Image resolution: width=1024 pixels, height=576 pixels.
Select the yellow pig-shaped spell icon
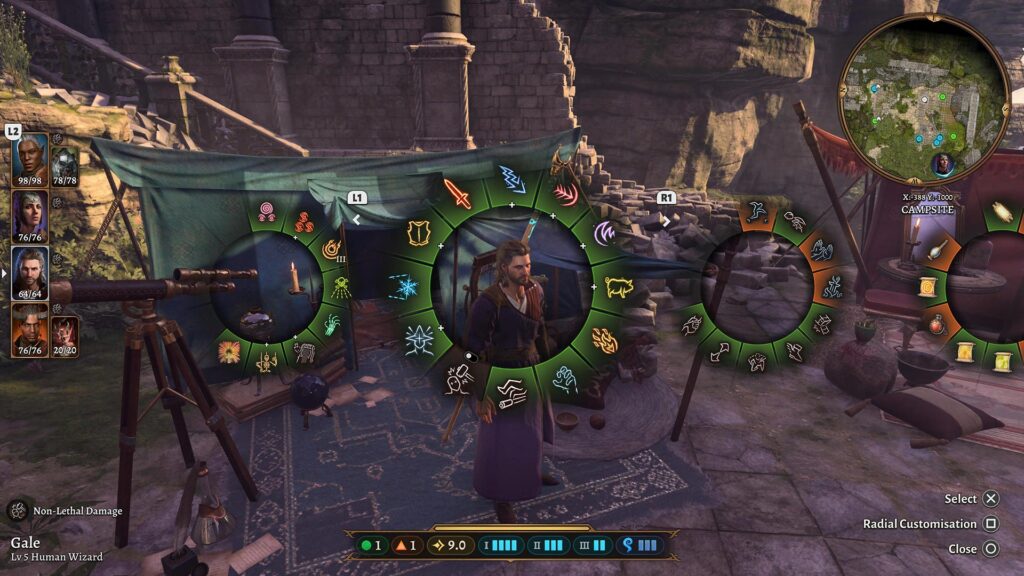click(x=618, y=288)
